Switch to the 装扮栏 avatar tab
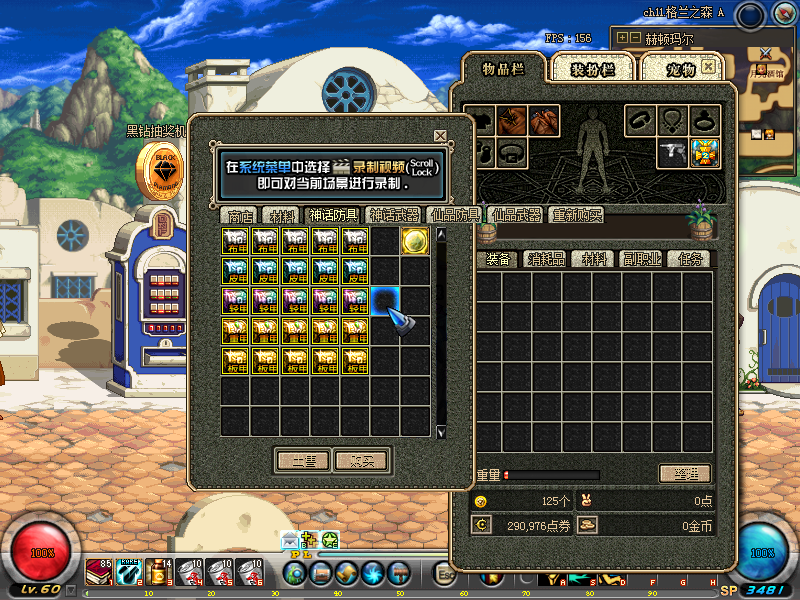The height and width of the screenshot is (600, 800). point(592,68)
